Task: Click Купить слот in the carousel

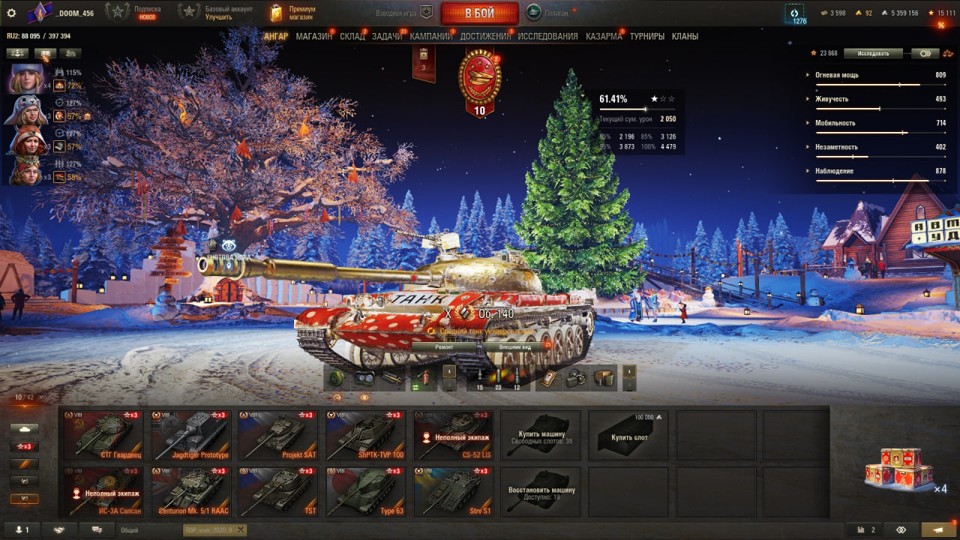Action: [x=628, y=436]
